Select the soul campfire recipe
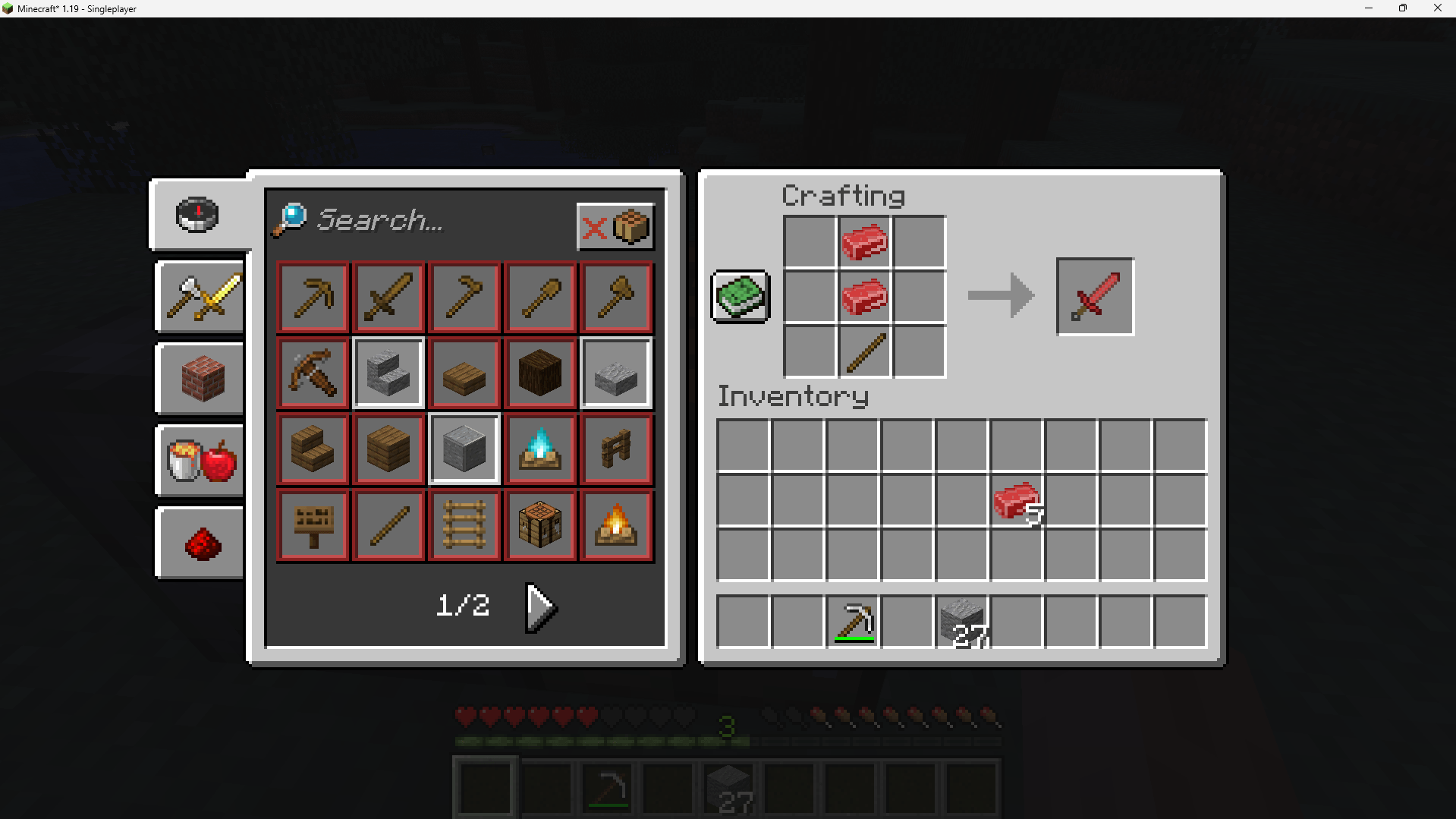This screenshot has height=819, width=1456. [x=539, y=449]
